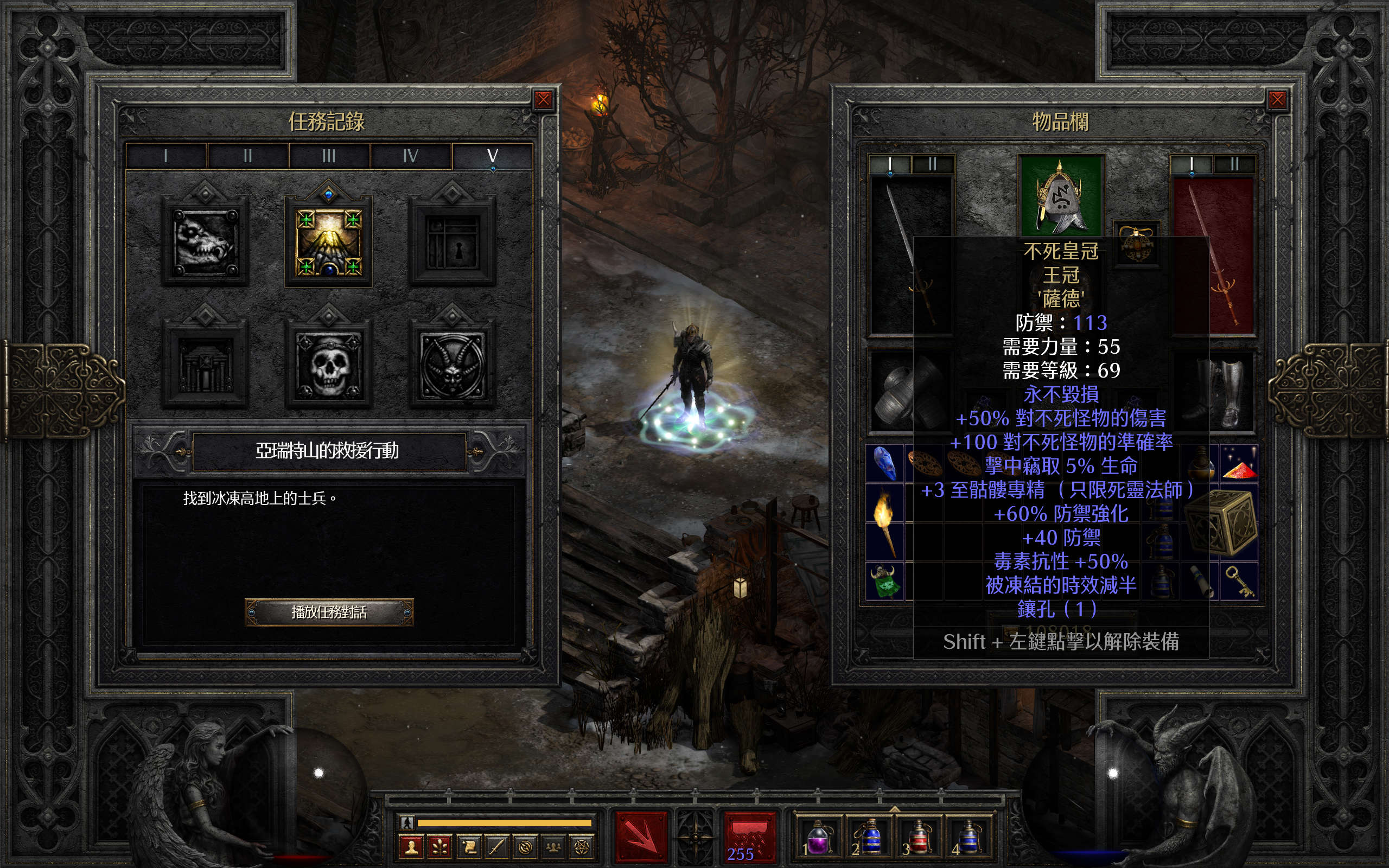
Task: Select the Act IV quest tab
Action: click(x=410, y=156)
